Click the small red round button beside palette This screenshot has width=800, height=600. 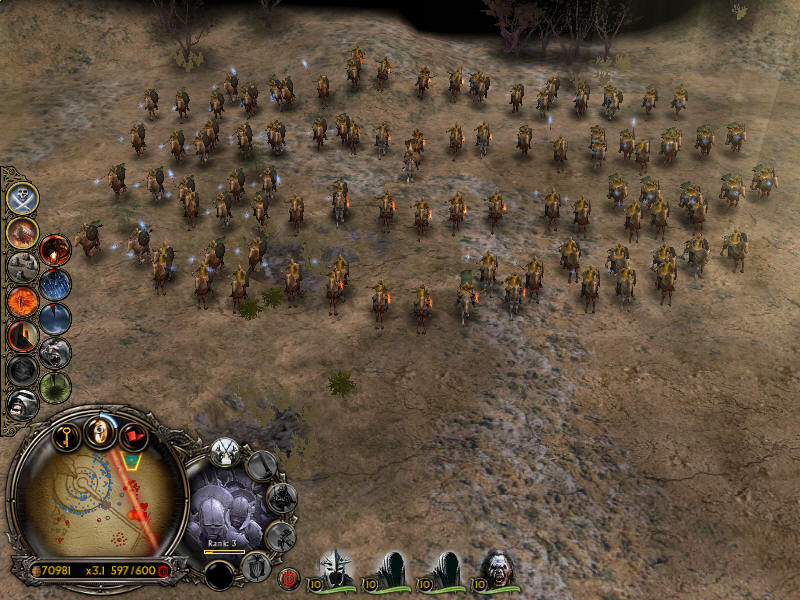291,577
